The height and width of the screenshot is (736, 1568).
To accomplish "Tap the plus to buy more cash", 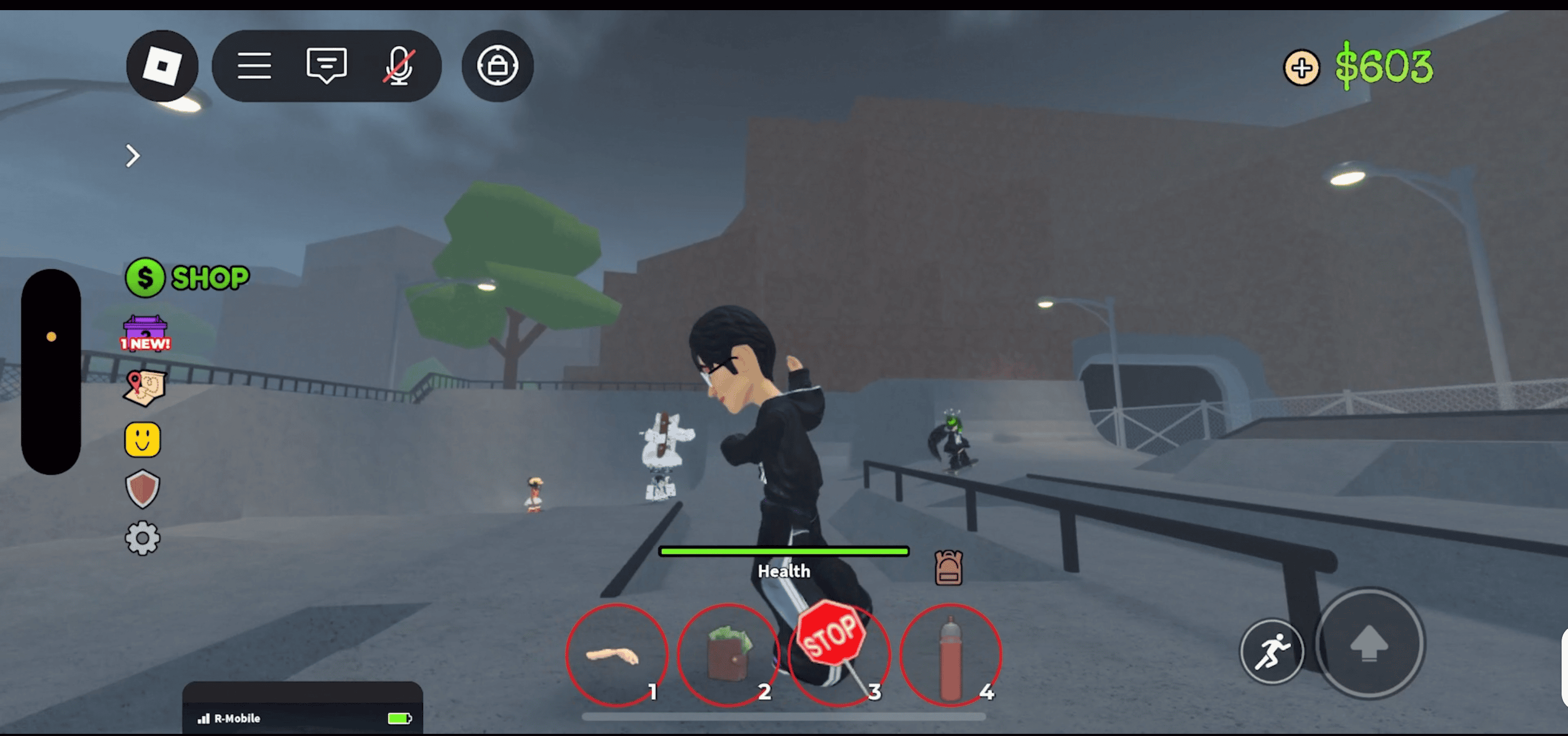I will tap(1301, 67).
